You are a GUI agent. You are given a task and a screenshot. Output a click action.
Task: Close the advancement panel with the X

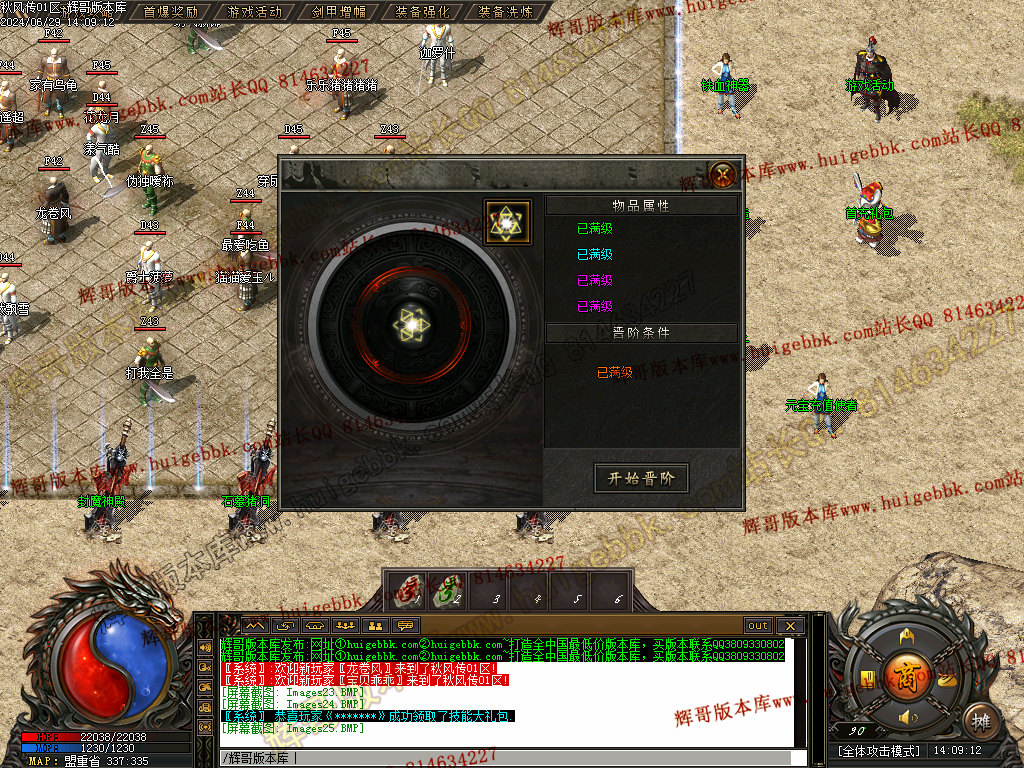(x=722, y=176)
